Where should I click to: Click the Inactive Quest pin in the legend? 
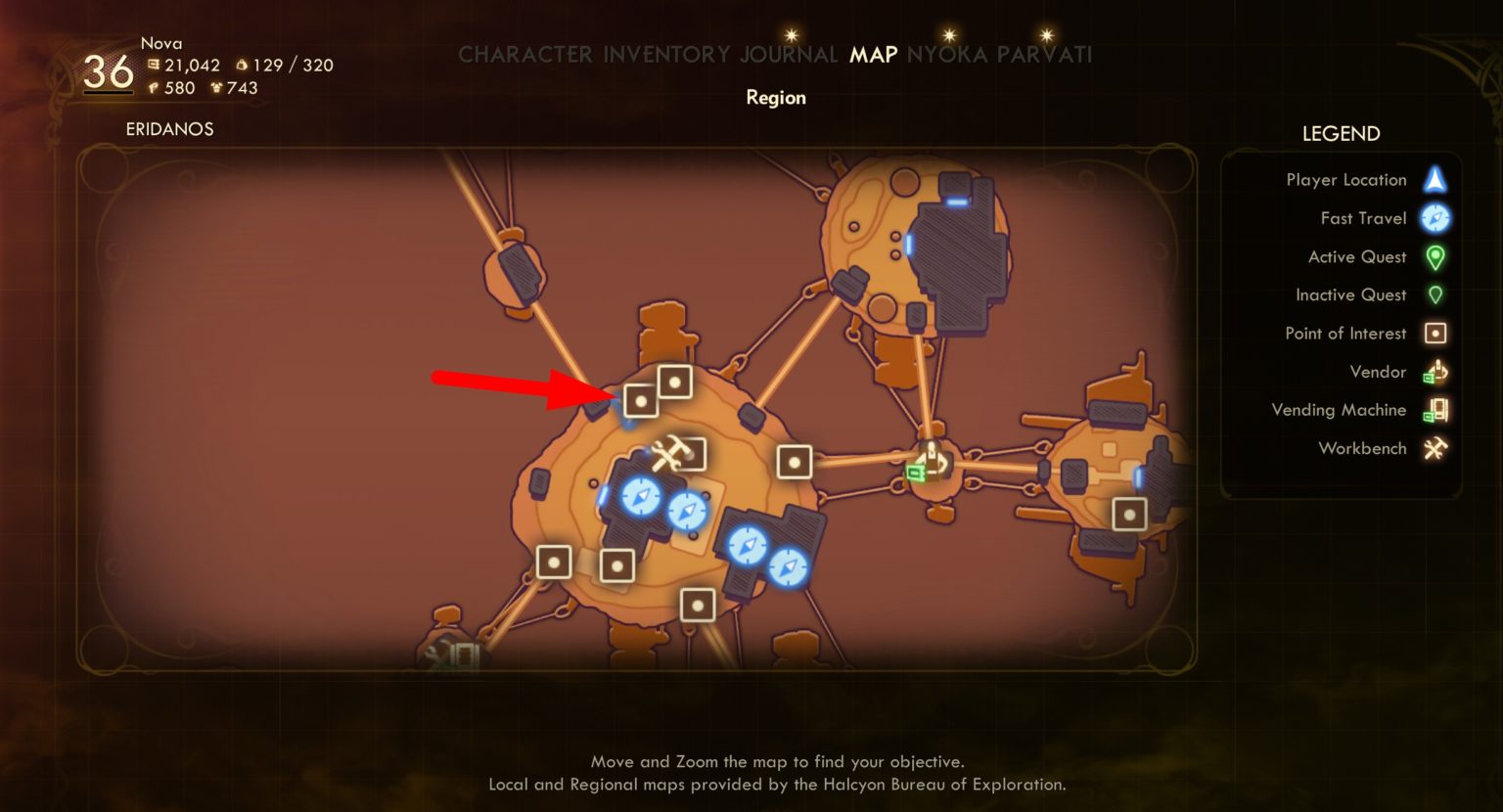click(1435, 294)
